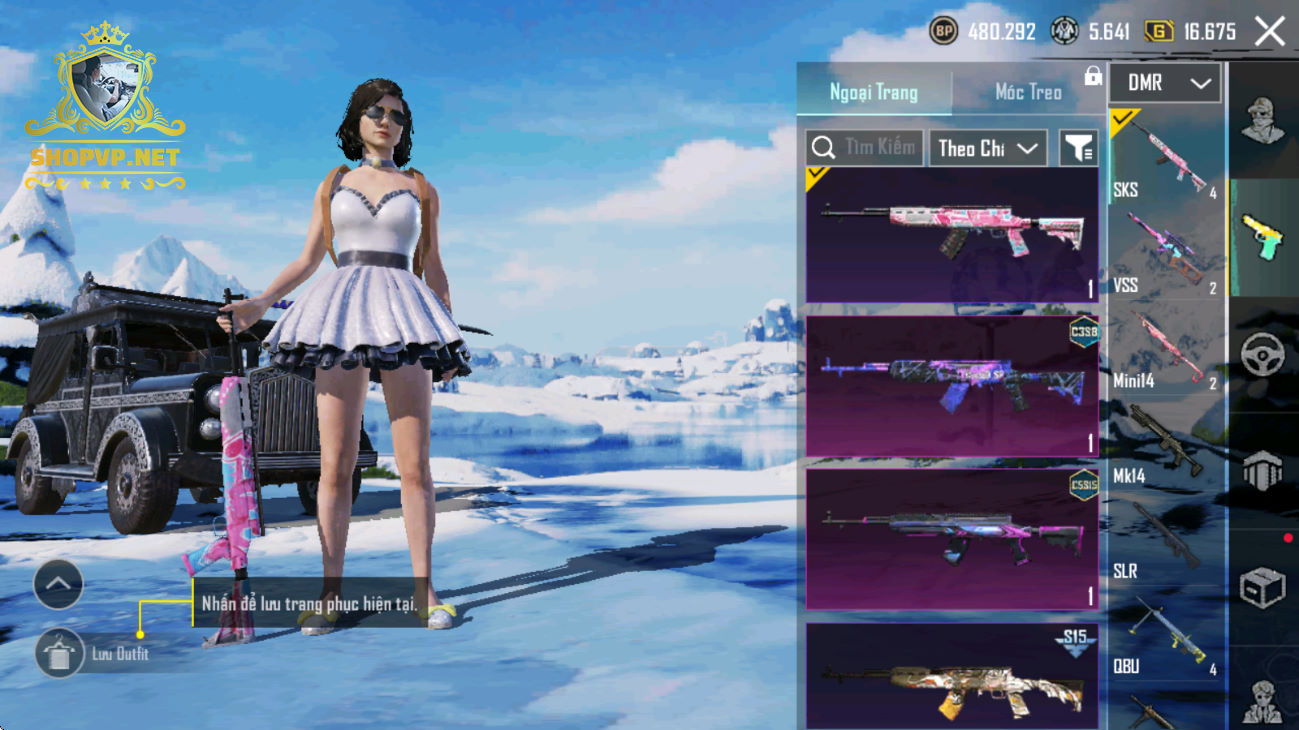Select the S15 golden rifle skin

(x=951, y=676)
